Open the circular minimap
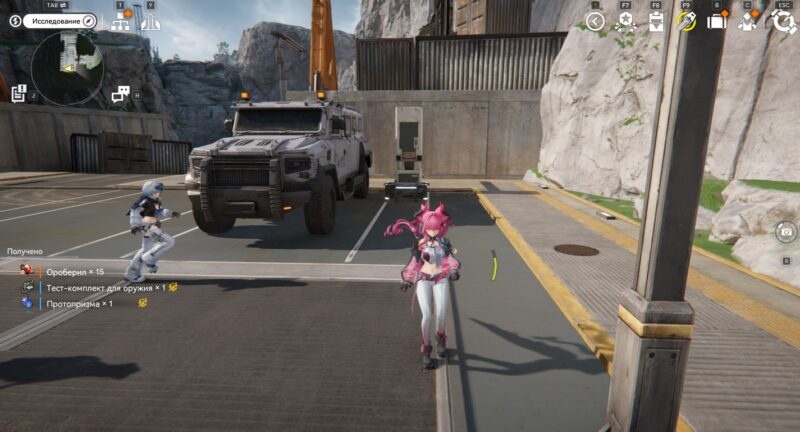 (x=66, y=67)
